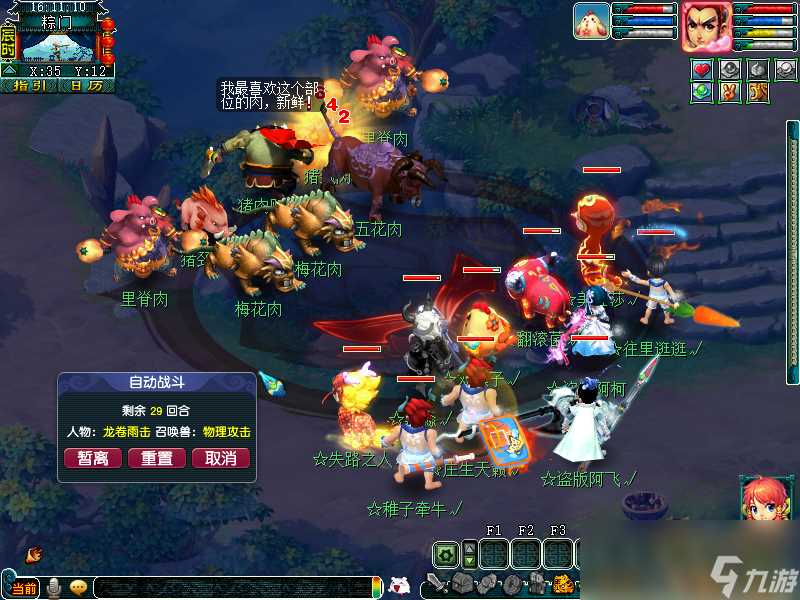Open the player character portrait
Image resolution: width=800 pixels, height=600 pixels.
(x=706, y=26)
